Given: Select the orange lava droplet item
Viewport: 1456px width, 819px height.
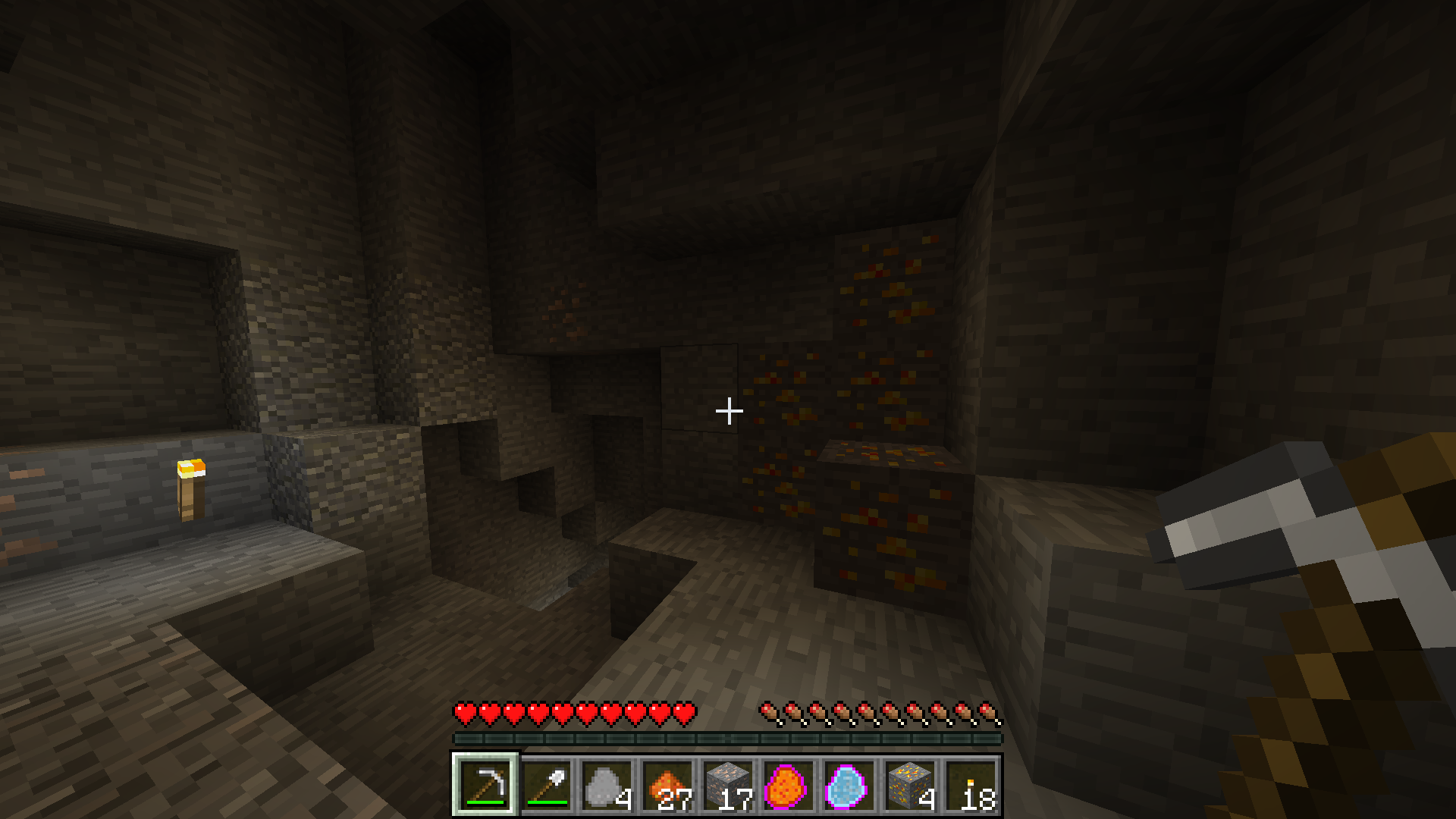Looking at the screenshot, I should 789,785.
